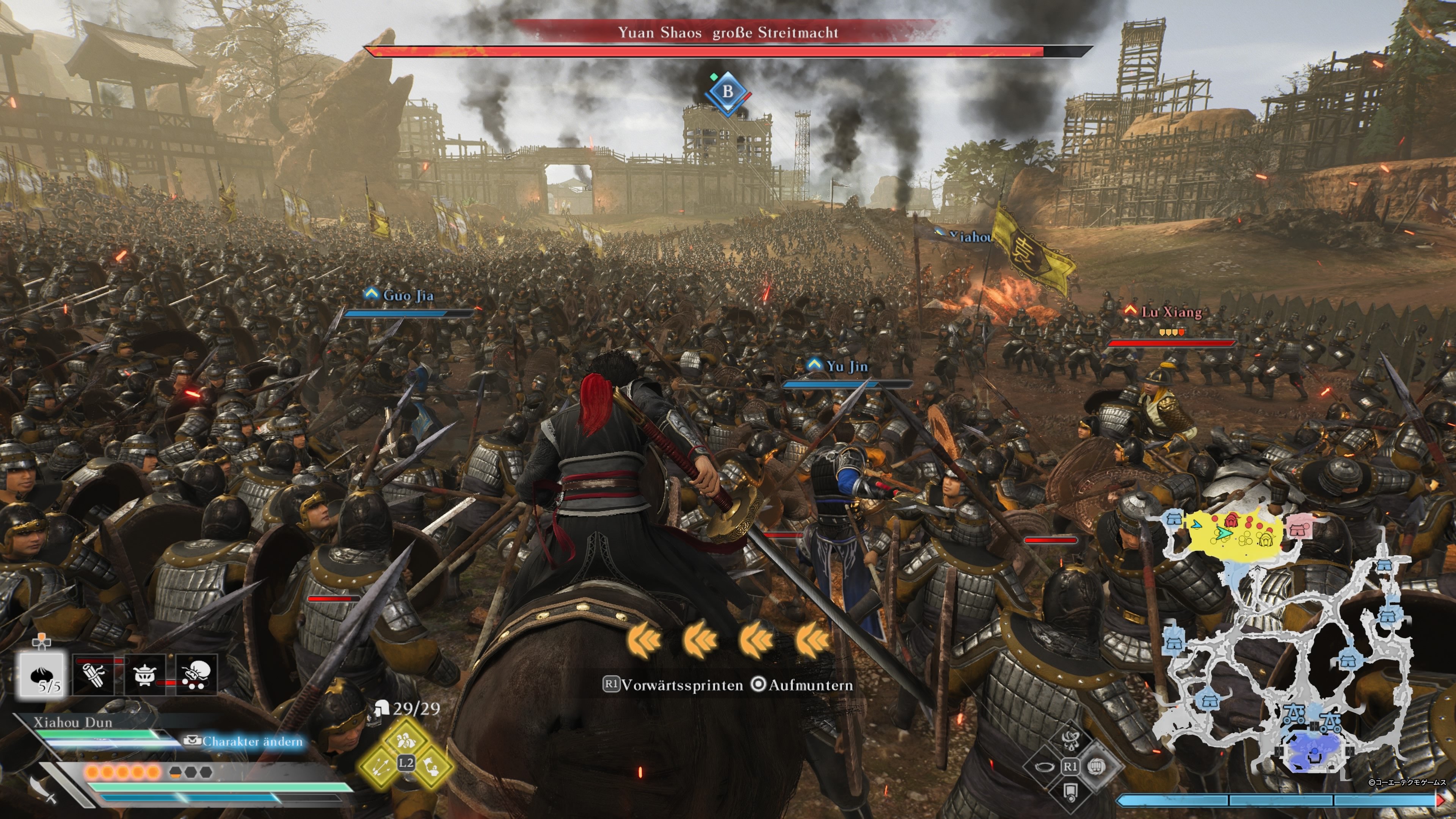1456x819 pixels.
Task: Toggle the d-pad item selector icon
Action: (41, 643)
